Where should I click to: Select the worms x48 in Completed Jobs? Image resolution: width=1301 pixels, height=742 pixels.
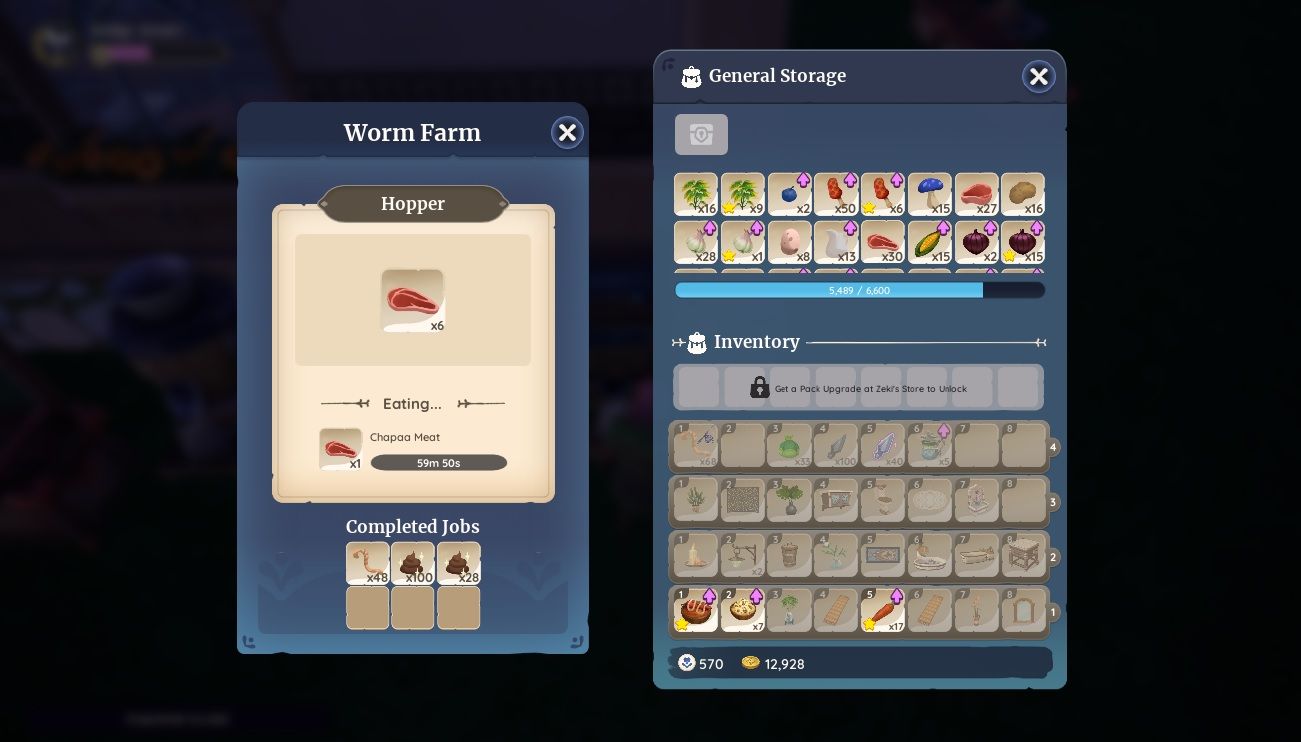coord(367,562)
